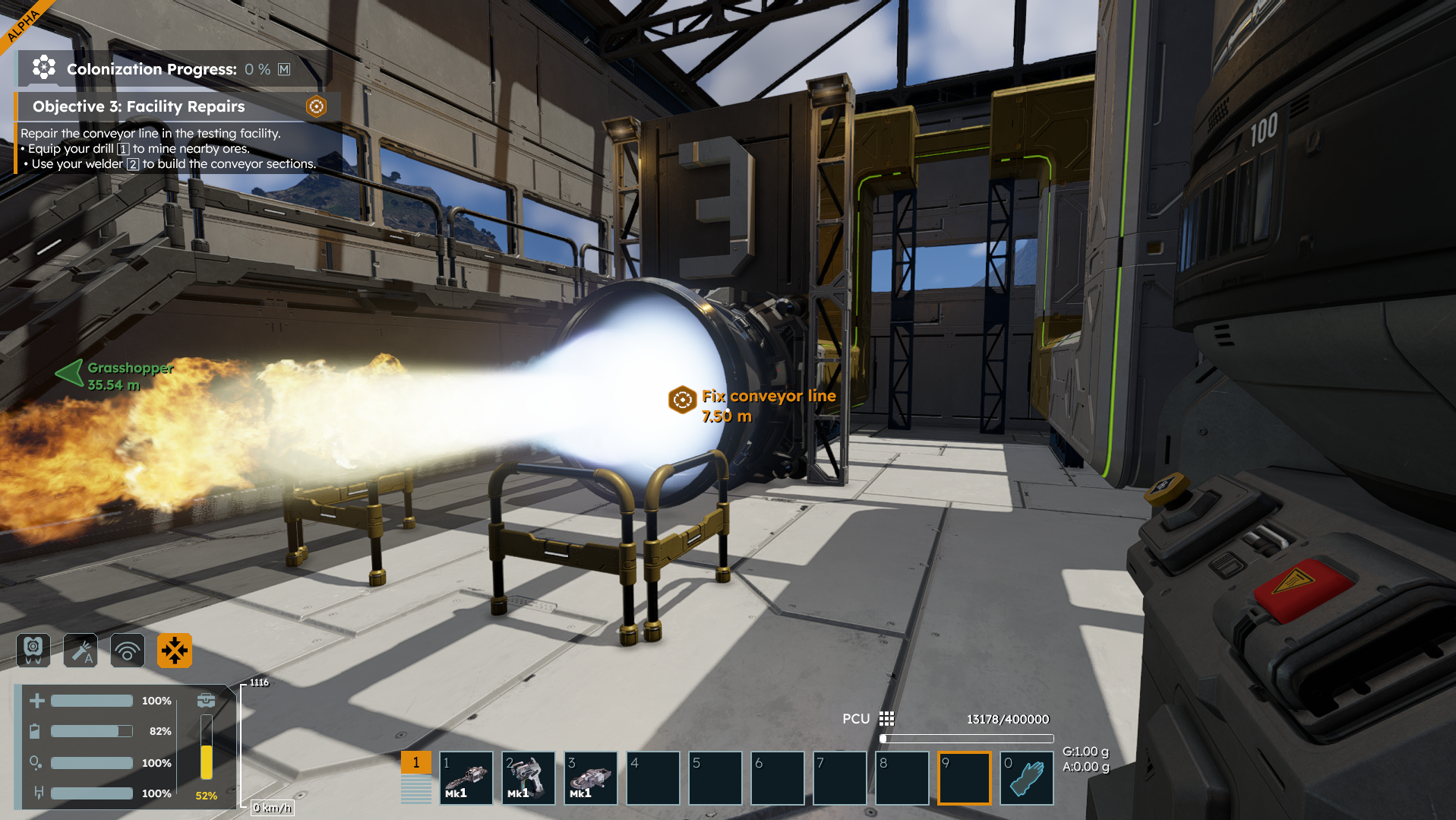
Task: Click the orange toolbar page 1 indicator
Action: pyautogui.click(x=415, y=762)
